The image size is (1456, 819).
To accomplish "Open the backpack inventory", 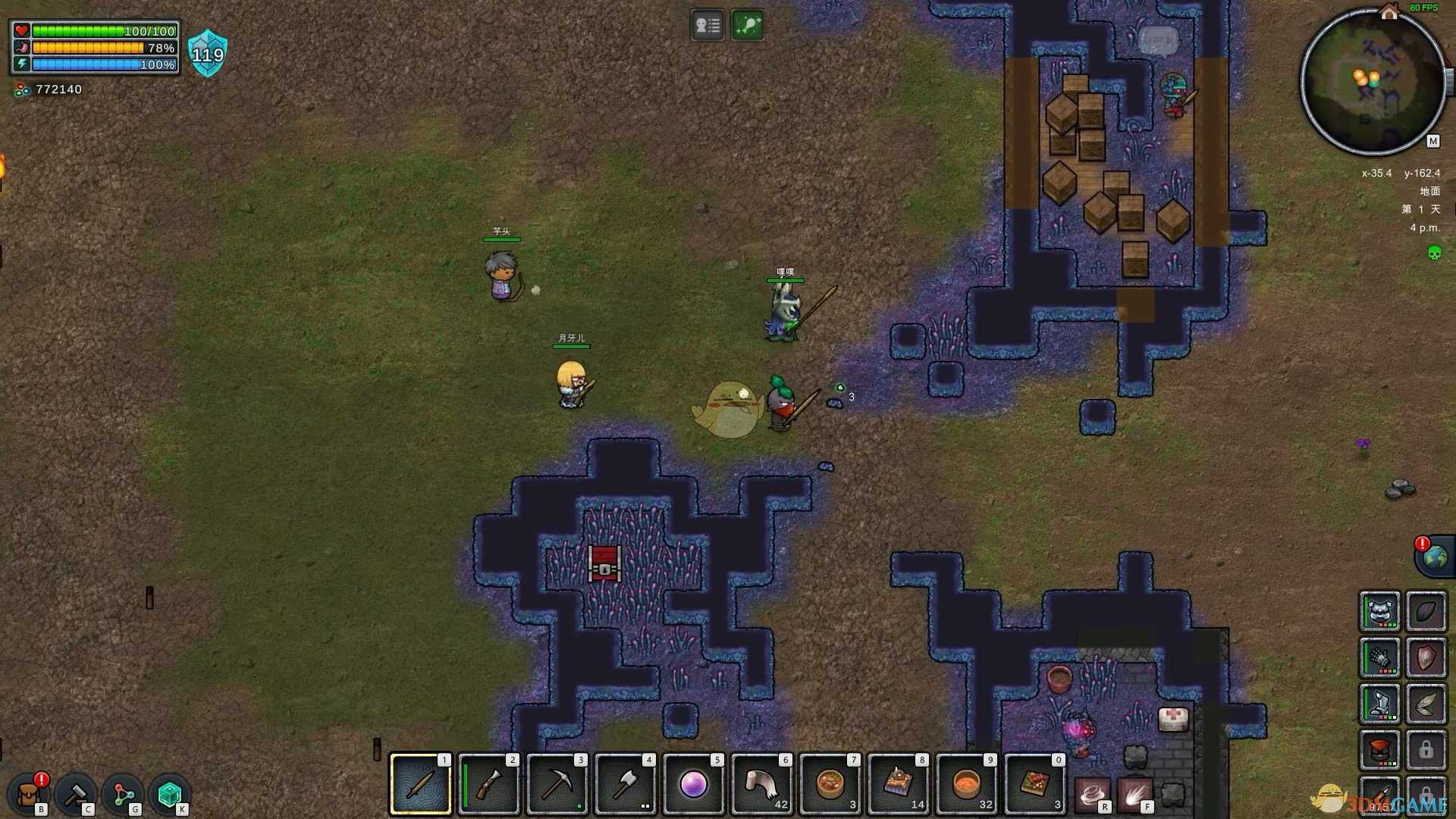I will [30, 794].
